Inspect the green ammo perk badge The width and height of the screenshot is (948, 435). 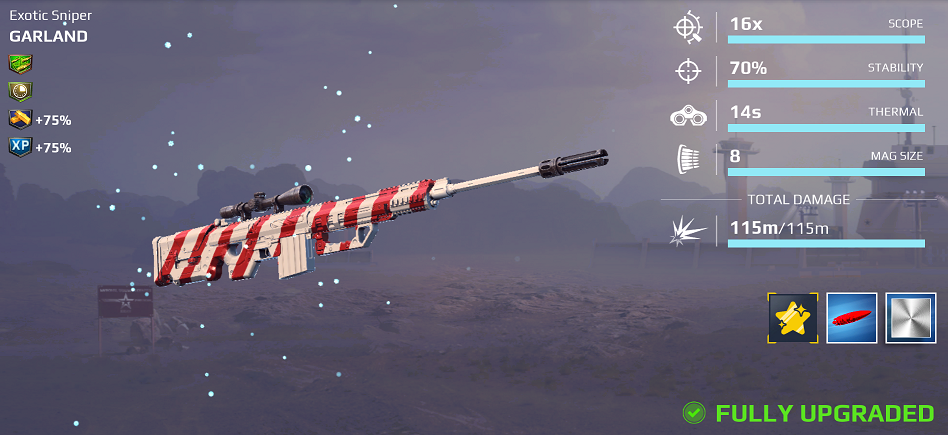[x=21, y=64]
